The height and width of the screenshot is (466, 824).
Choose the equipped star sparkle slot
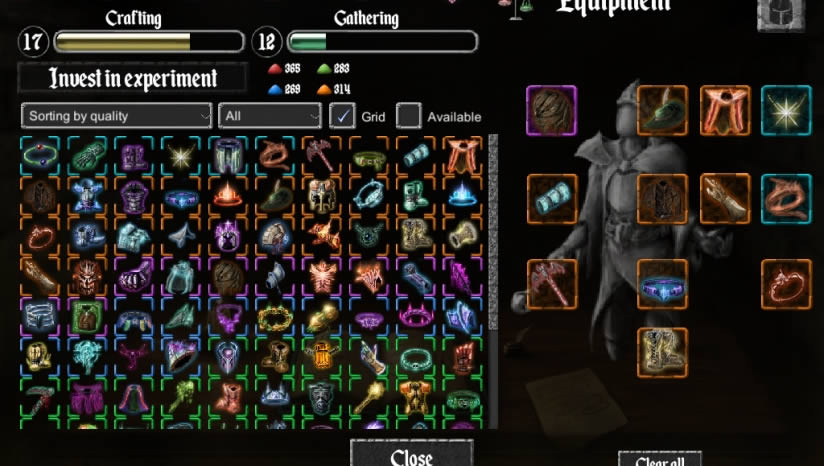[x=786, y=110]
